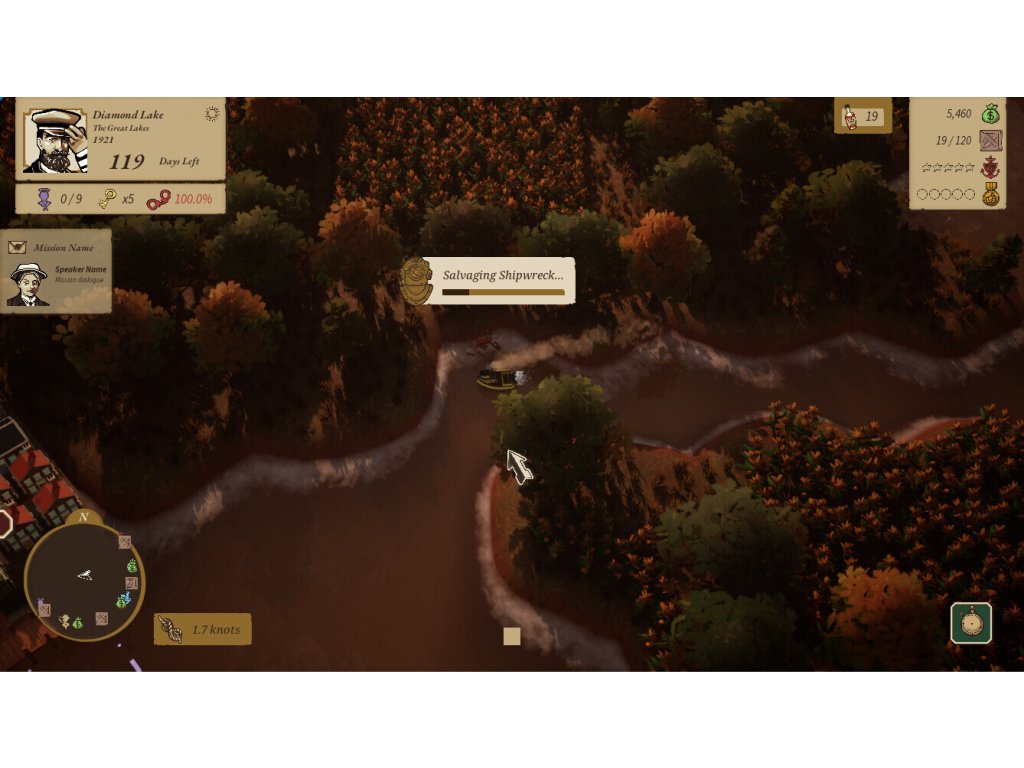The width and height of the screenshot is (1024, 768).
Task: Click the diving helmet salvage icon
Action: [x=416, y=281]
